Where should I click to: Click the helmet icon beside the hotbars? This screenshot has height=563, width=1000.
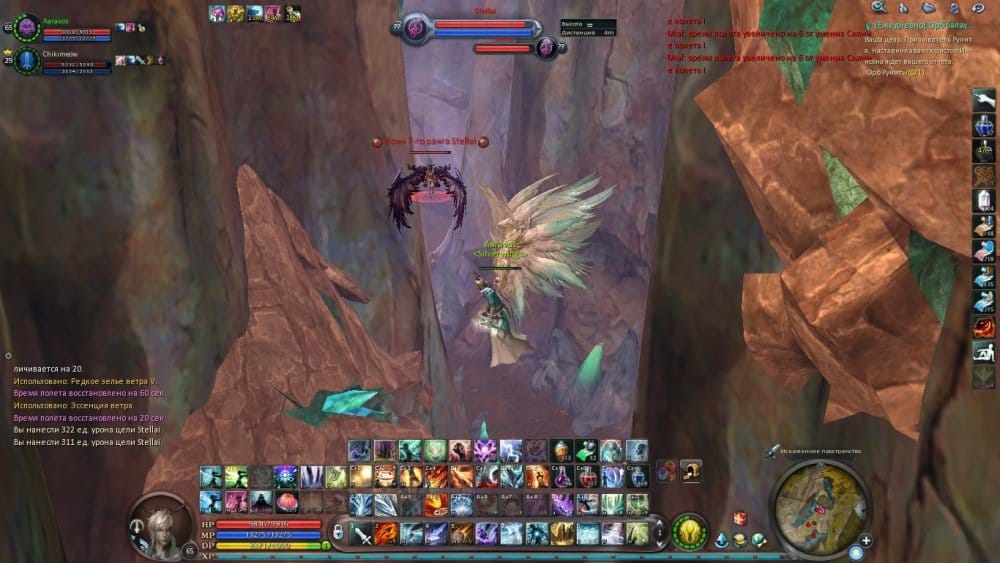[x=689, y=471]
